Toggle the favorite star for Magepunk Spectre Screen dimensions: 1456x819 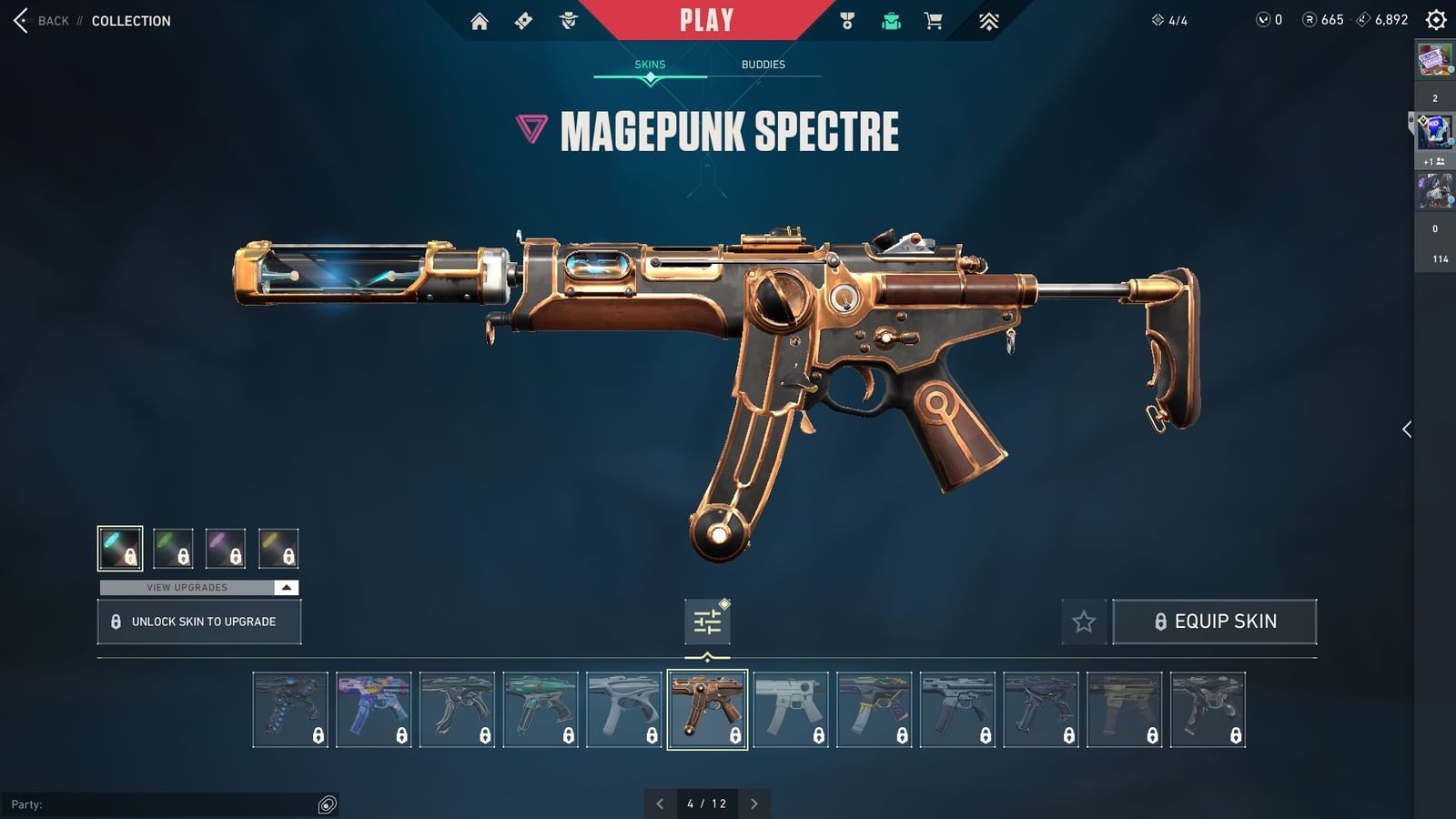pyautogui.click(x=1085, y=622)
